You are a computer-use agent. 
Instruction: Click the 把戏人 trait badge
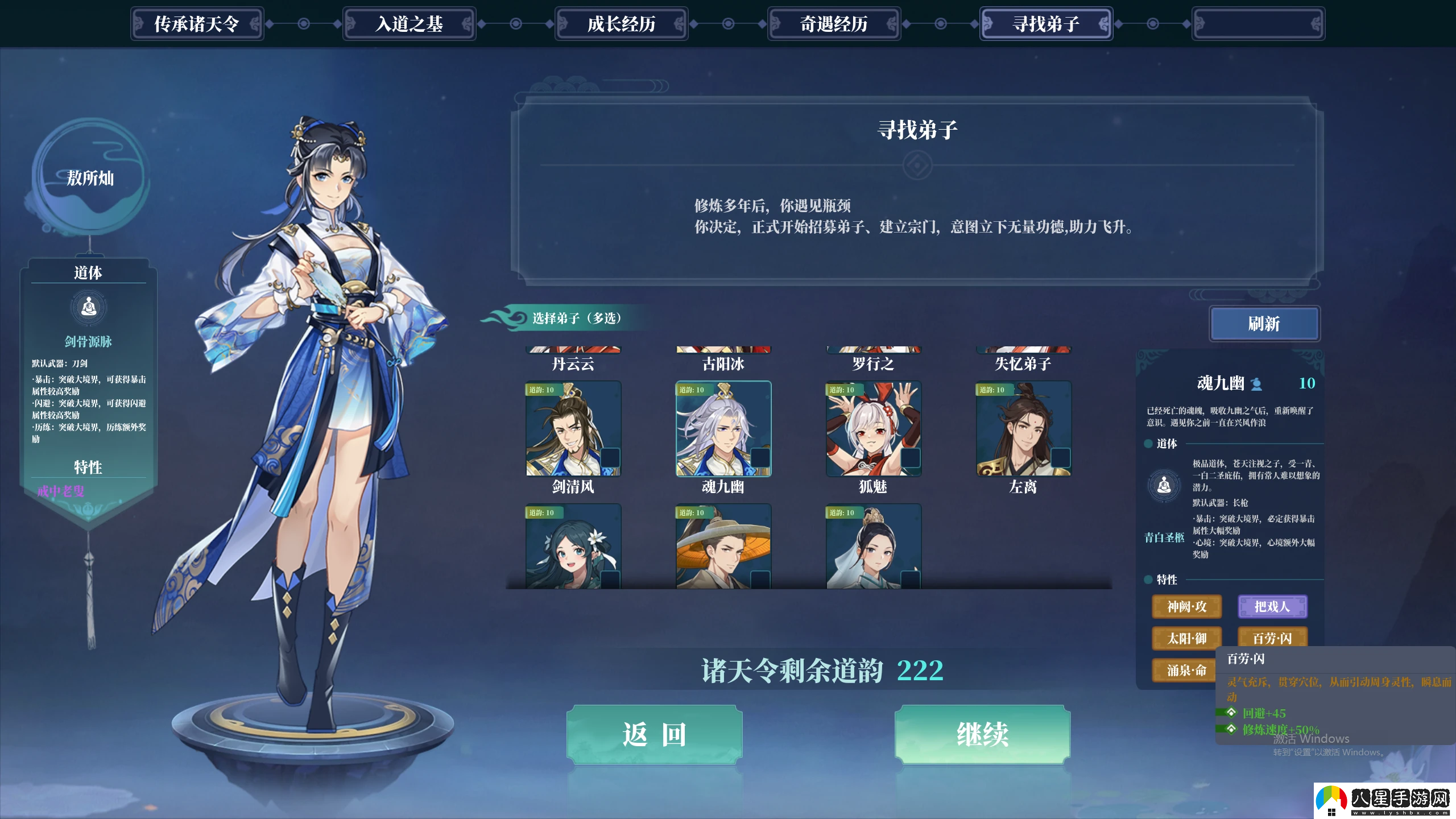[x=1273, y=606]
